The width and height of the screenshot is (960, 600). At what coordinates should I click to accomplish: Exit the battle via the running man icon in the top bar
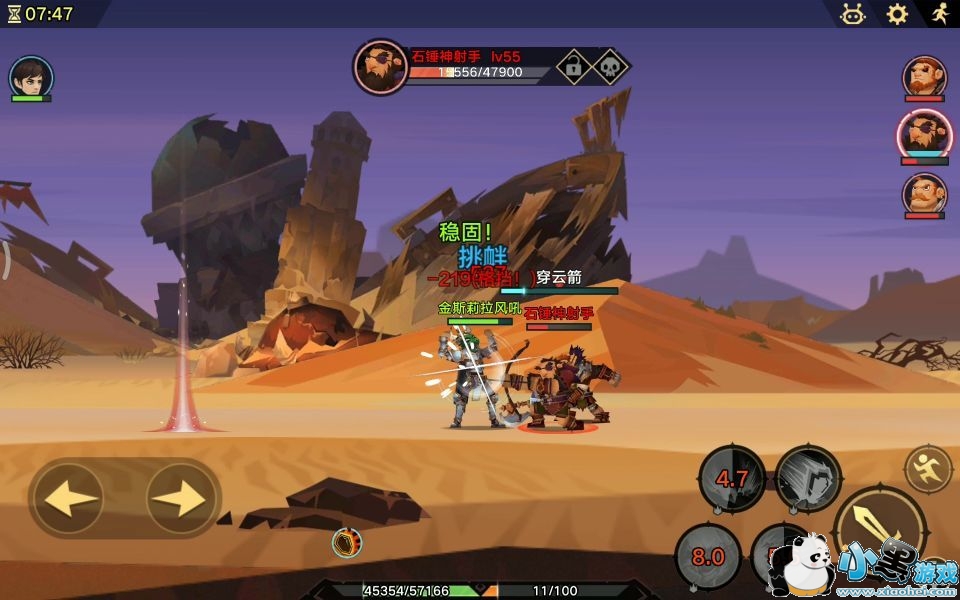coord(938,14)
